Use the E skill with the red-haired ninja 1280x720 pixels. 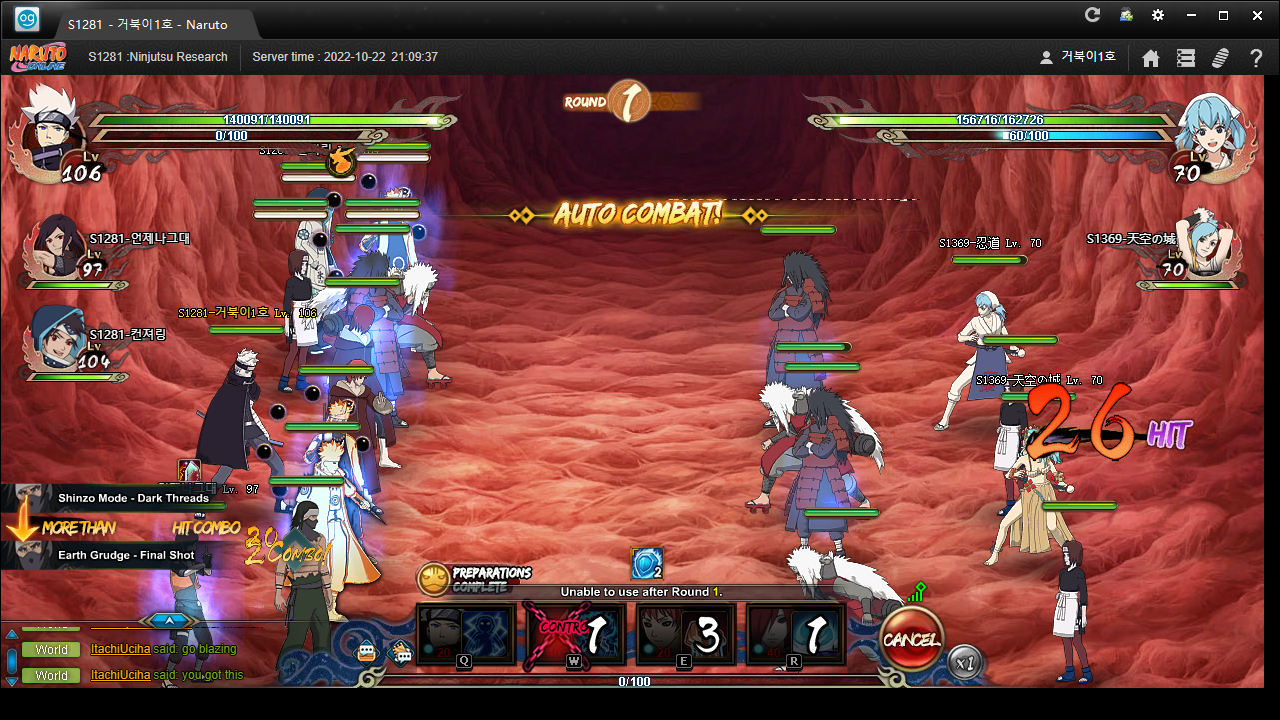[x=685, y=634]
